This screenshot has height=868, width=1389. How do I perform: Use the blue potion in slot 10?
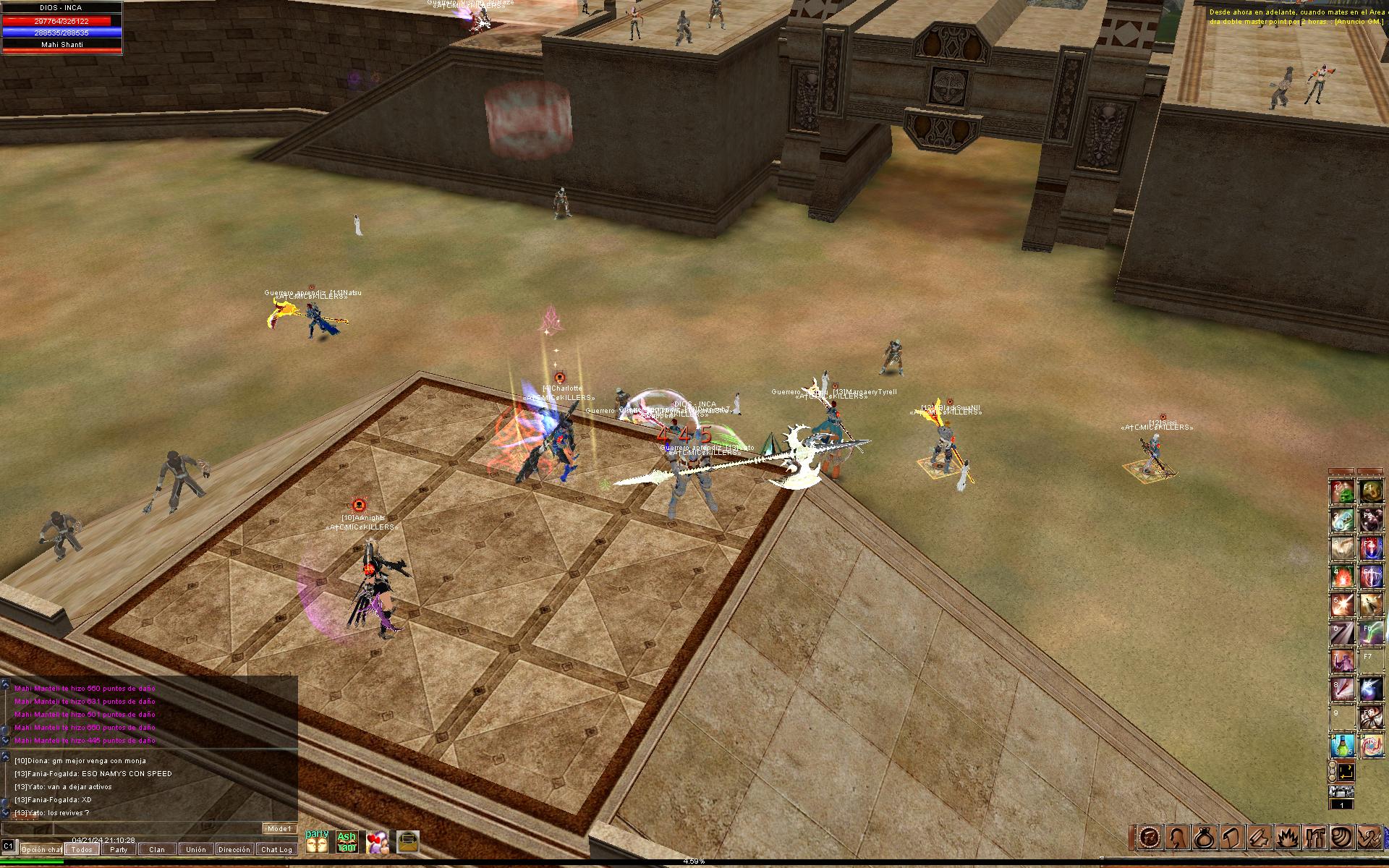[1343, 746]
